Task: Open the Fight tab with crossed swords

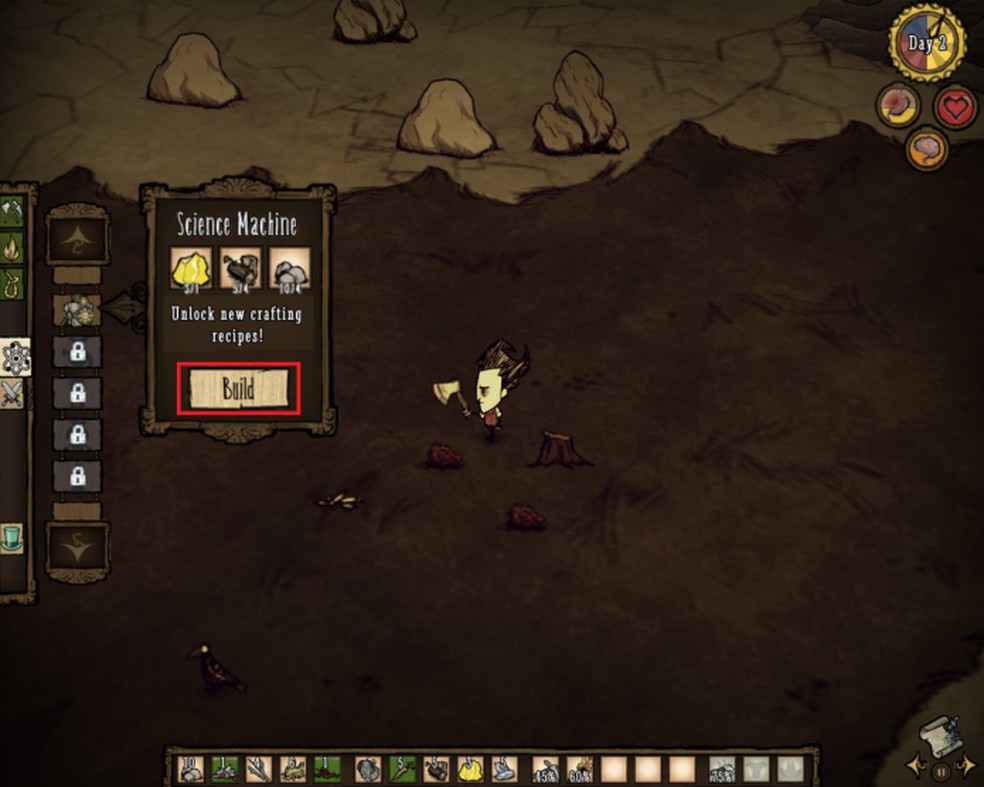Action: 14,393
